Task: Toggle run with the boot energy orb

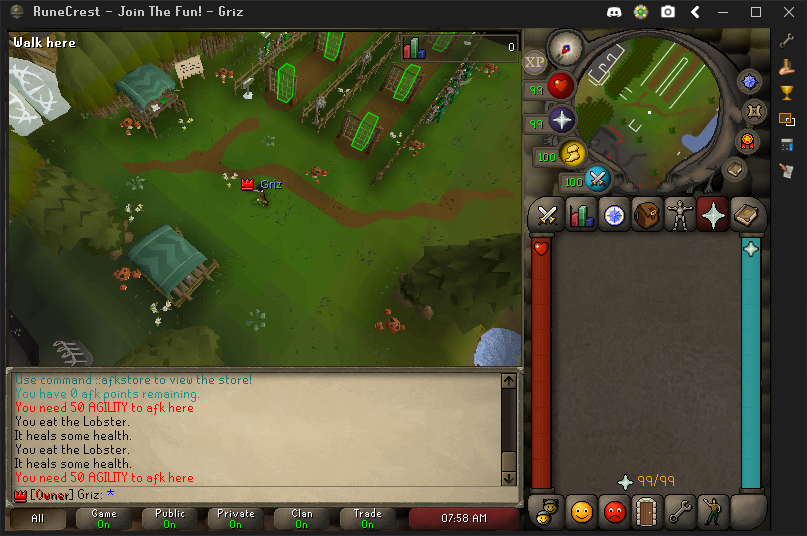Action: tap(573, 153)
